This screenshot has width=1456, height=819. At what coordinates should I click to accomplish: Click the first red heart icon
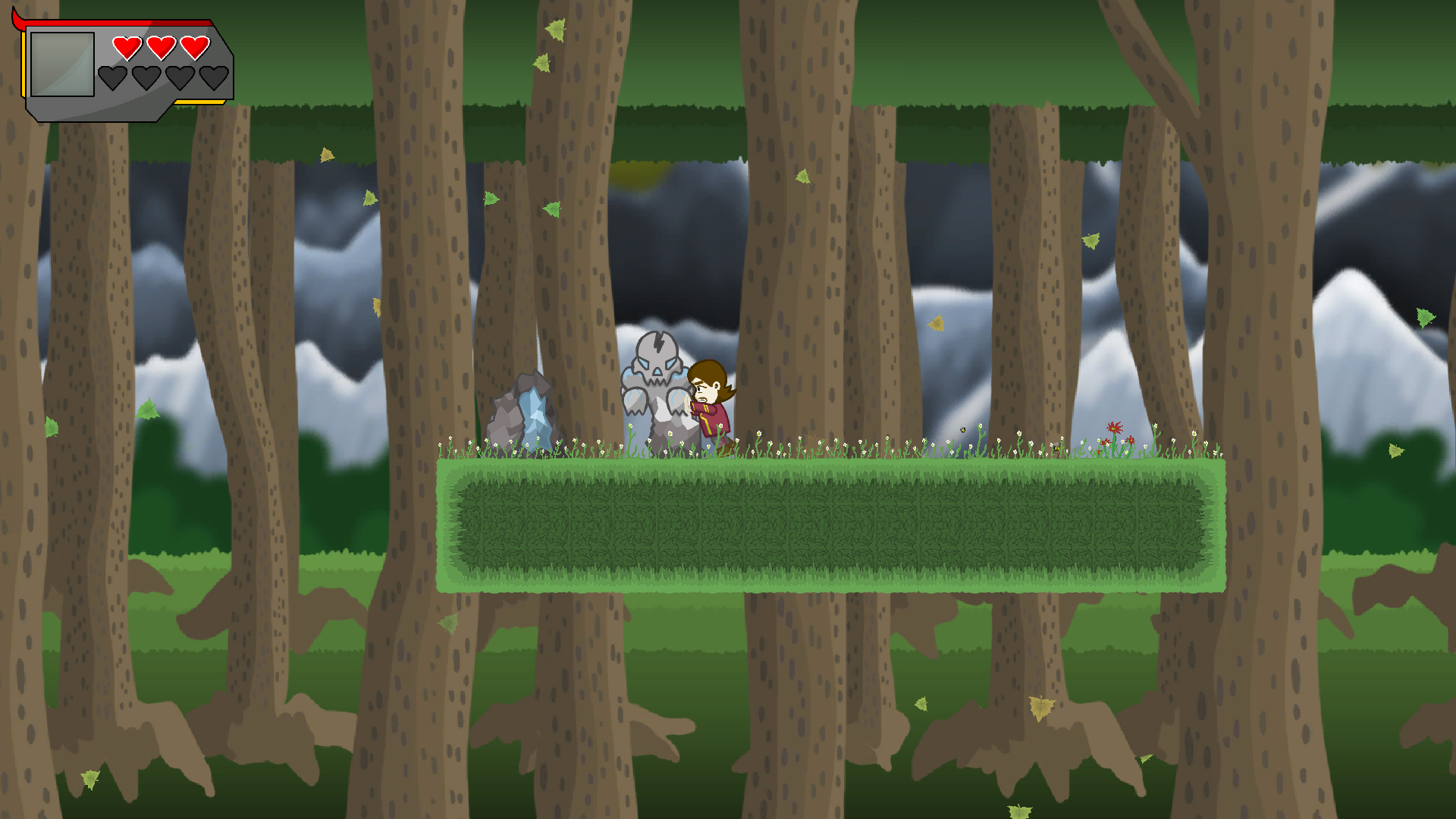(127, 48)
